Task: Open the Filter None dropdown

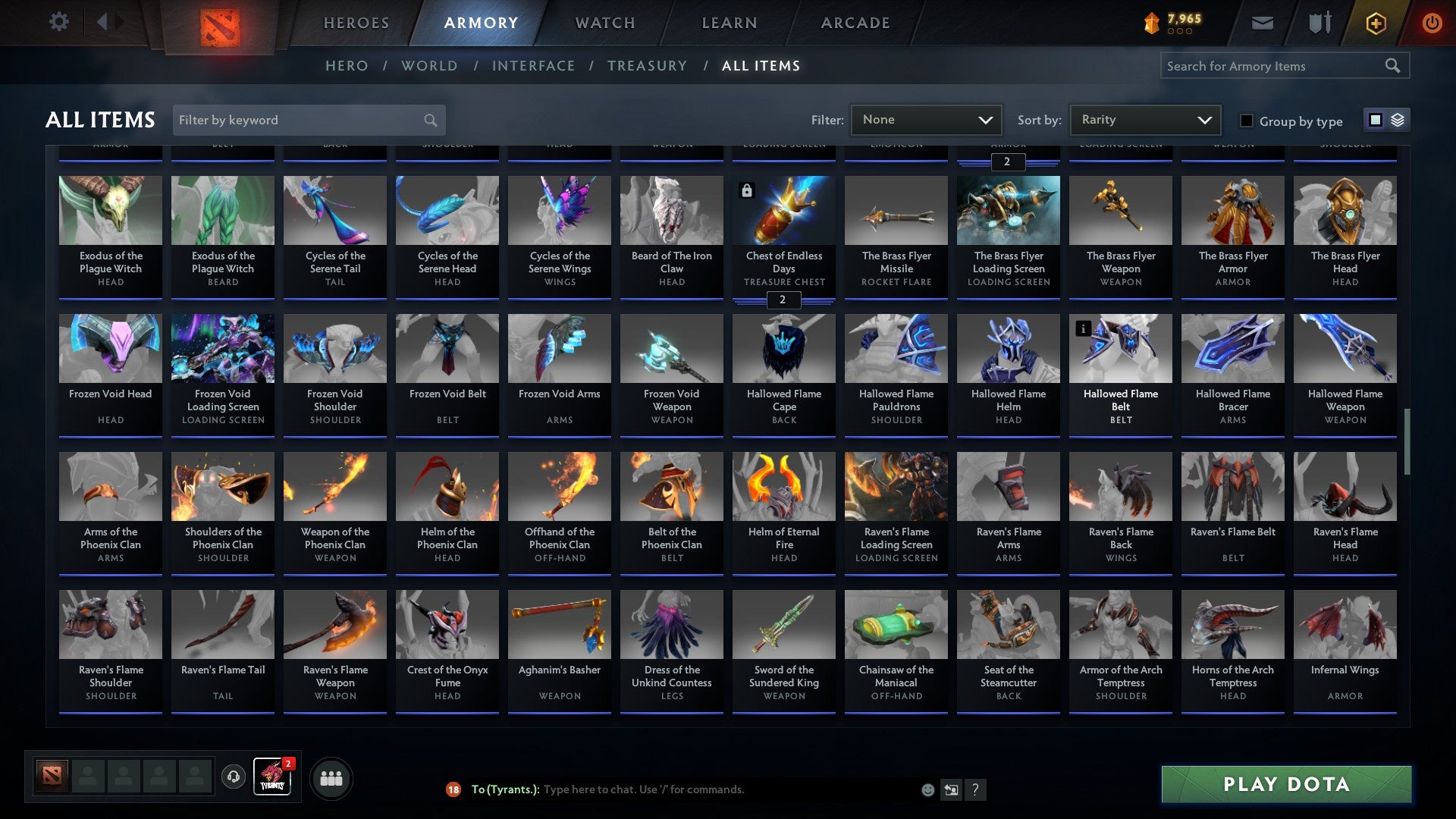Action: [925, 119]
